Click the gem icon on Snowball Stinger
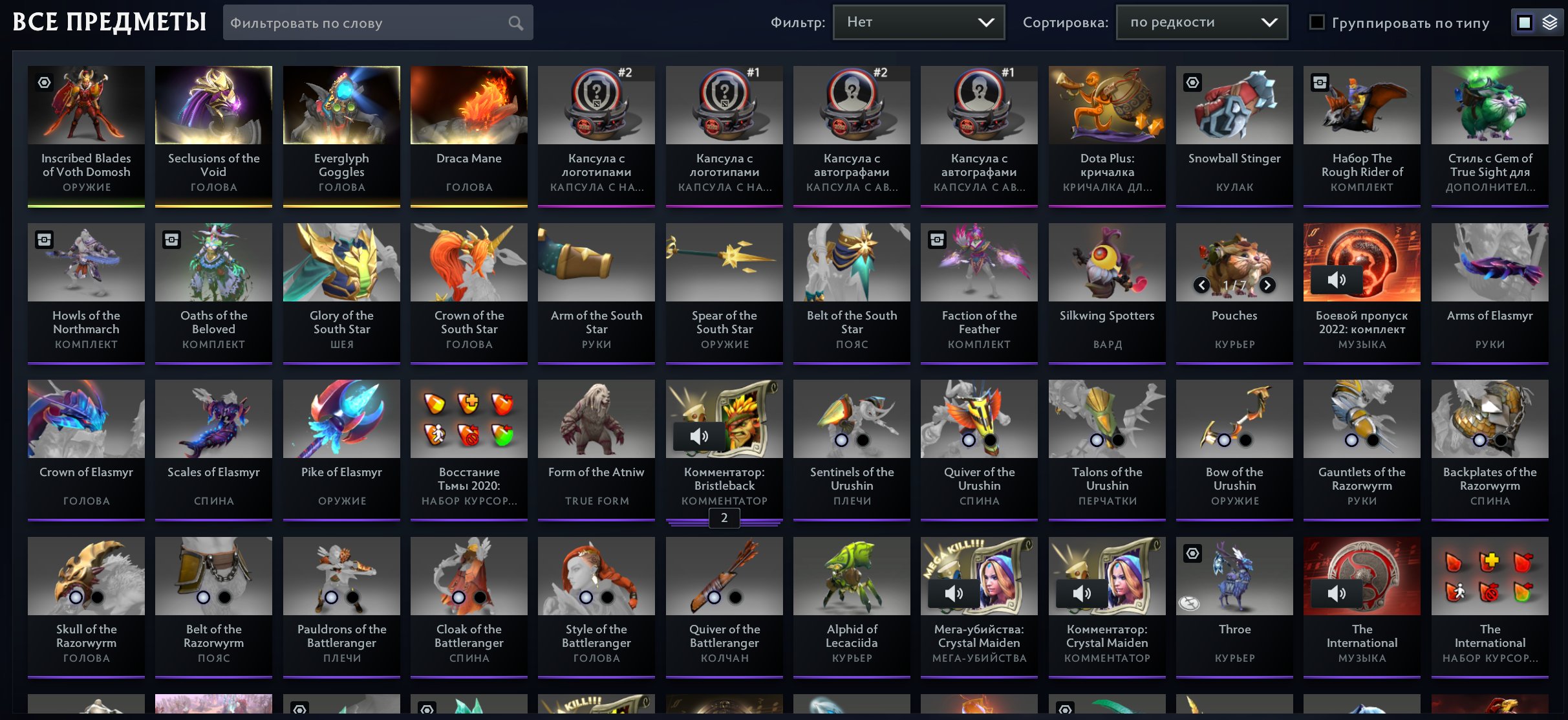The image size is (1568, 720). [1192, 82]
